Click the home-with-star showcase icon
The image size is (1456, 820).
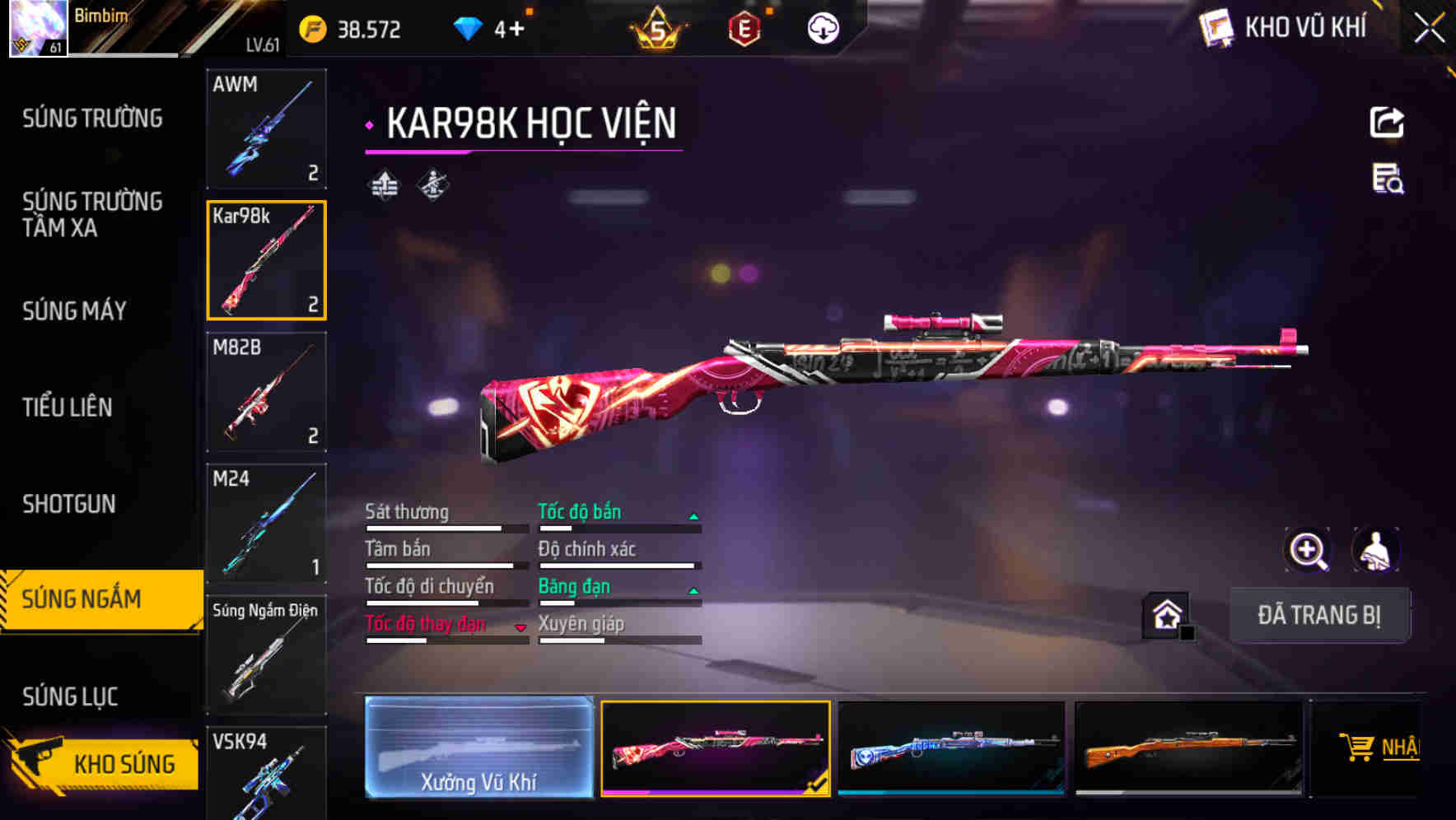tap(1168, 613)
